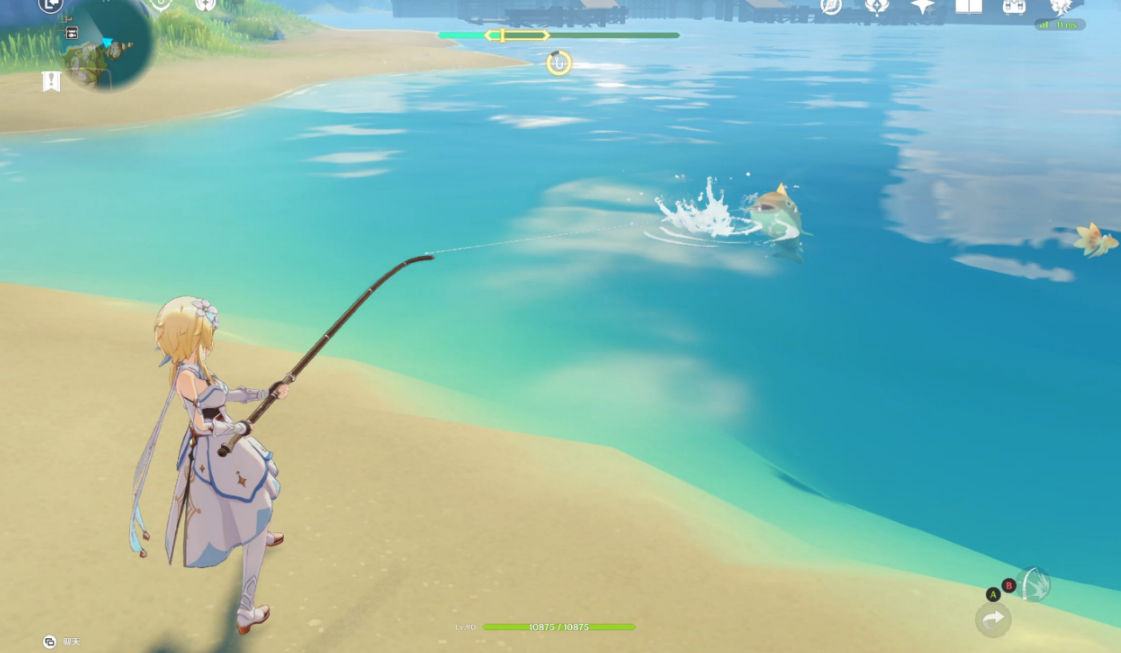The image size is (1121, 653).
Task: Tap the fishing rod reel button
Action: pos(1035,584)
